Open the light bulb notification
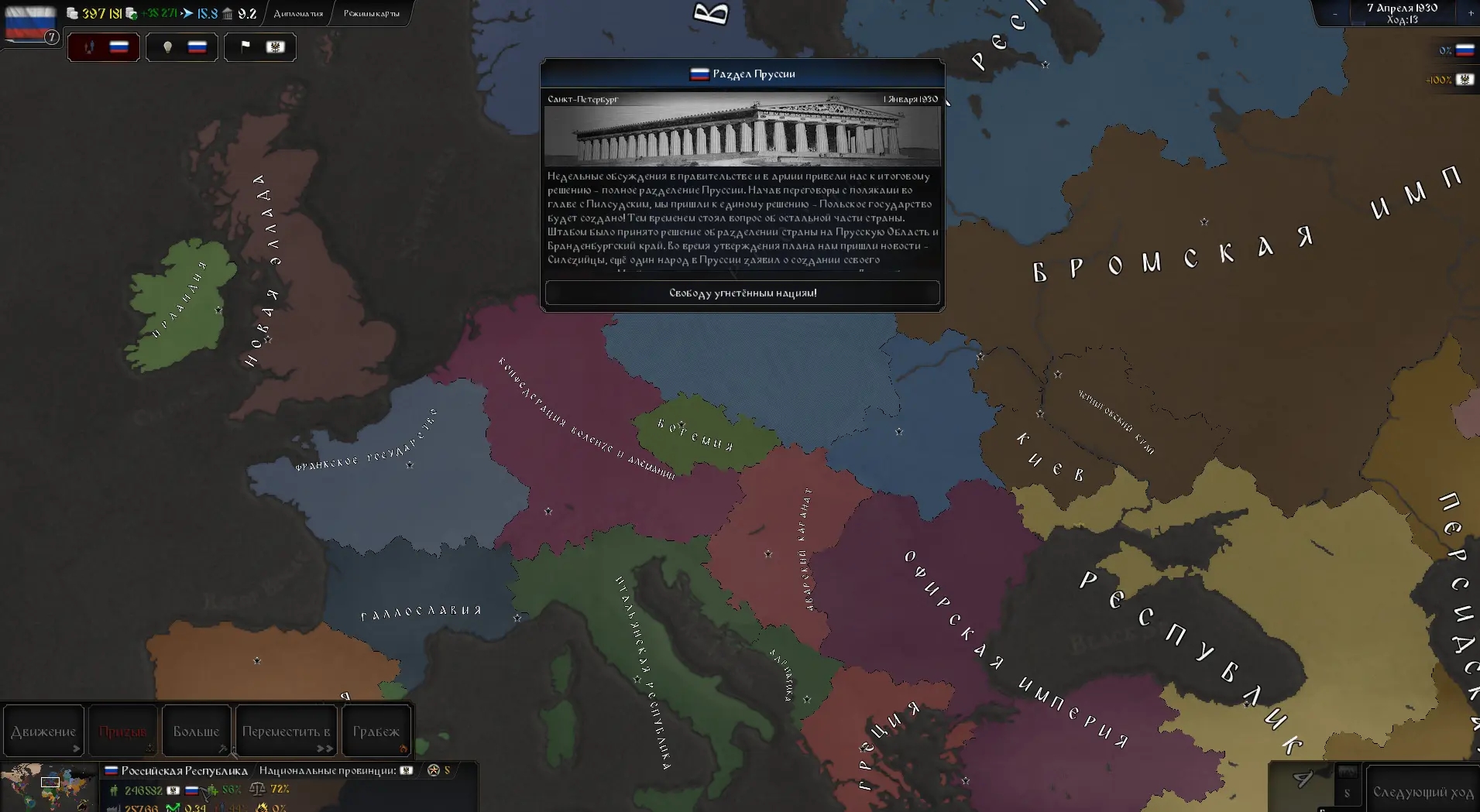Screen dimensions: 1480x812 182,47
